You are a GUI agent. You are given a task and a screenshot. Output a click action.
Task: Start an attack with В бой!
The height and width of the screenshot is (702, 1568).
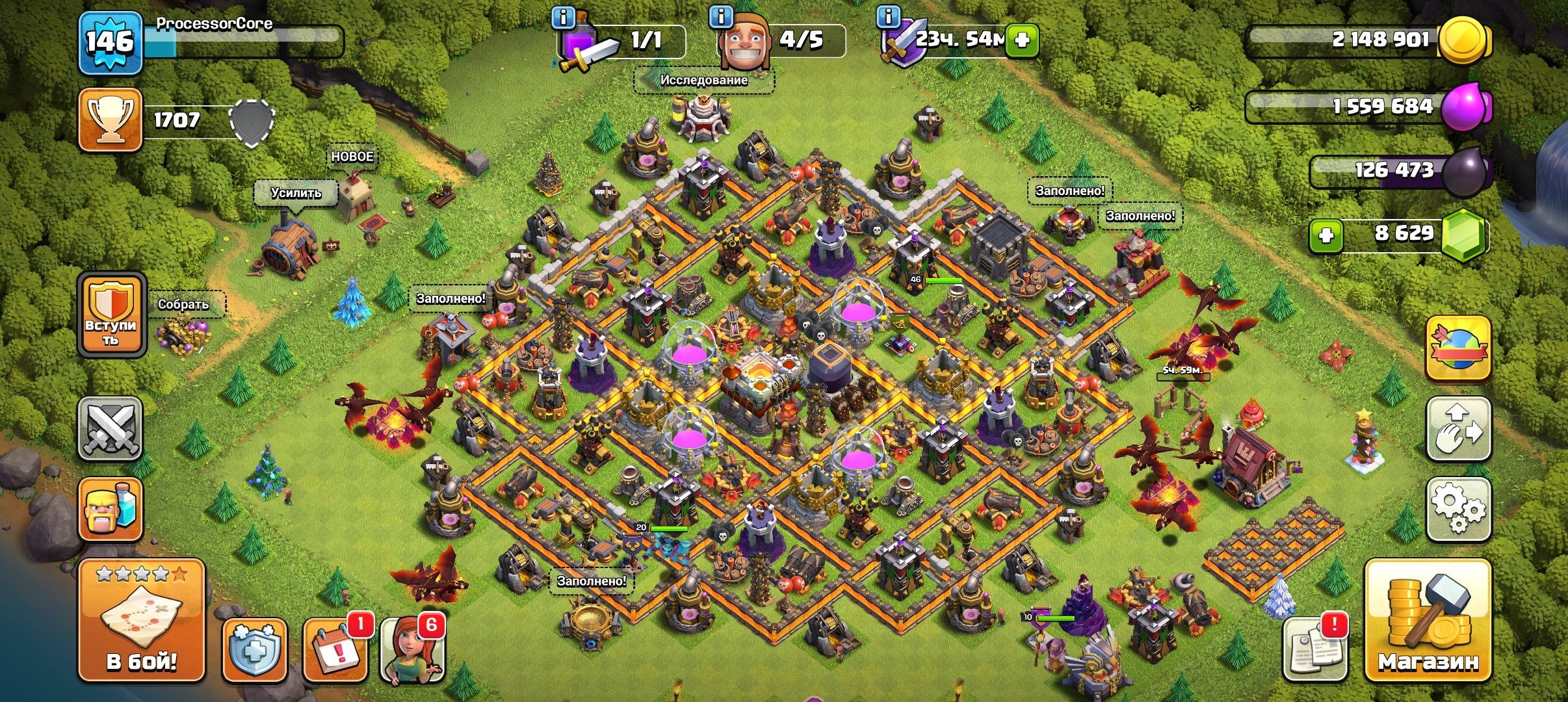pyautogui.click(x=142, y=621)
